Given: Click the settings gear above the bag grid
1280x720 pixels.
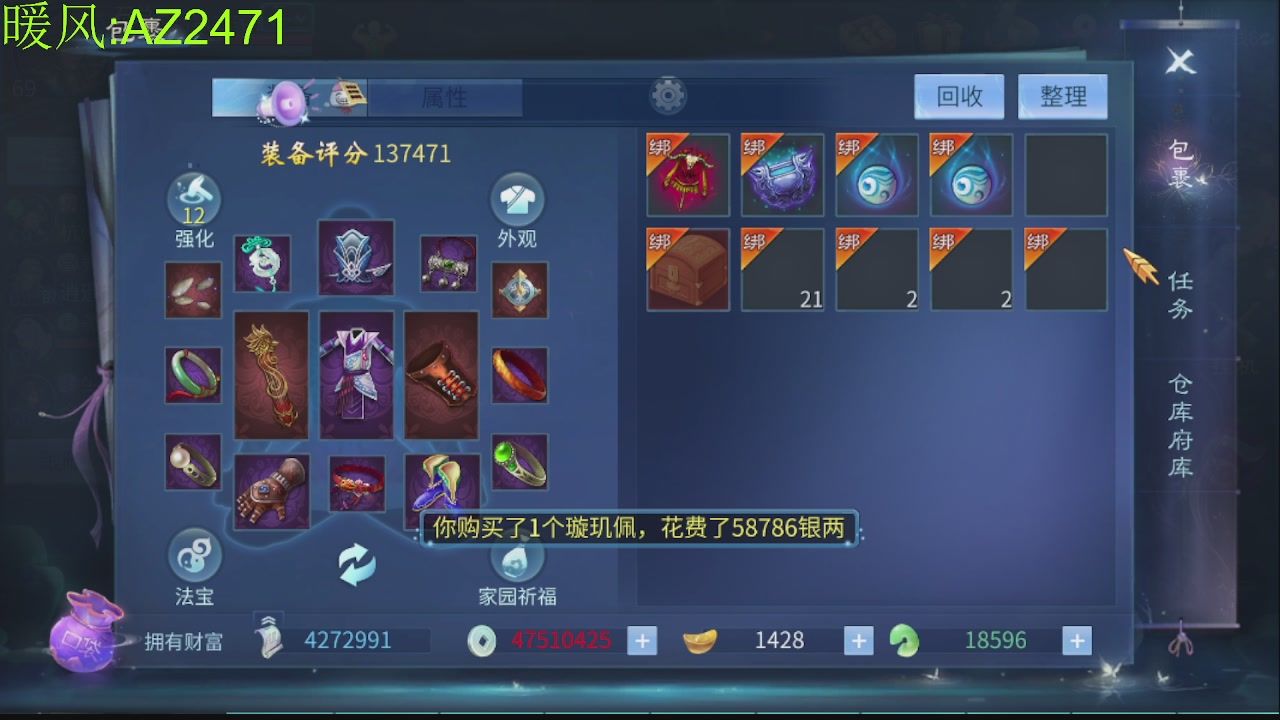Looking at the screenshot, I should 667,95.
